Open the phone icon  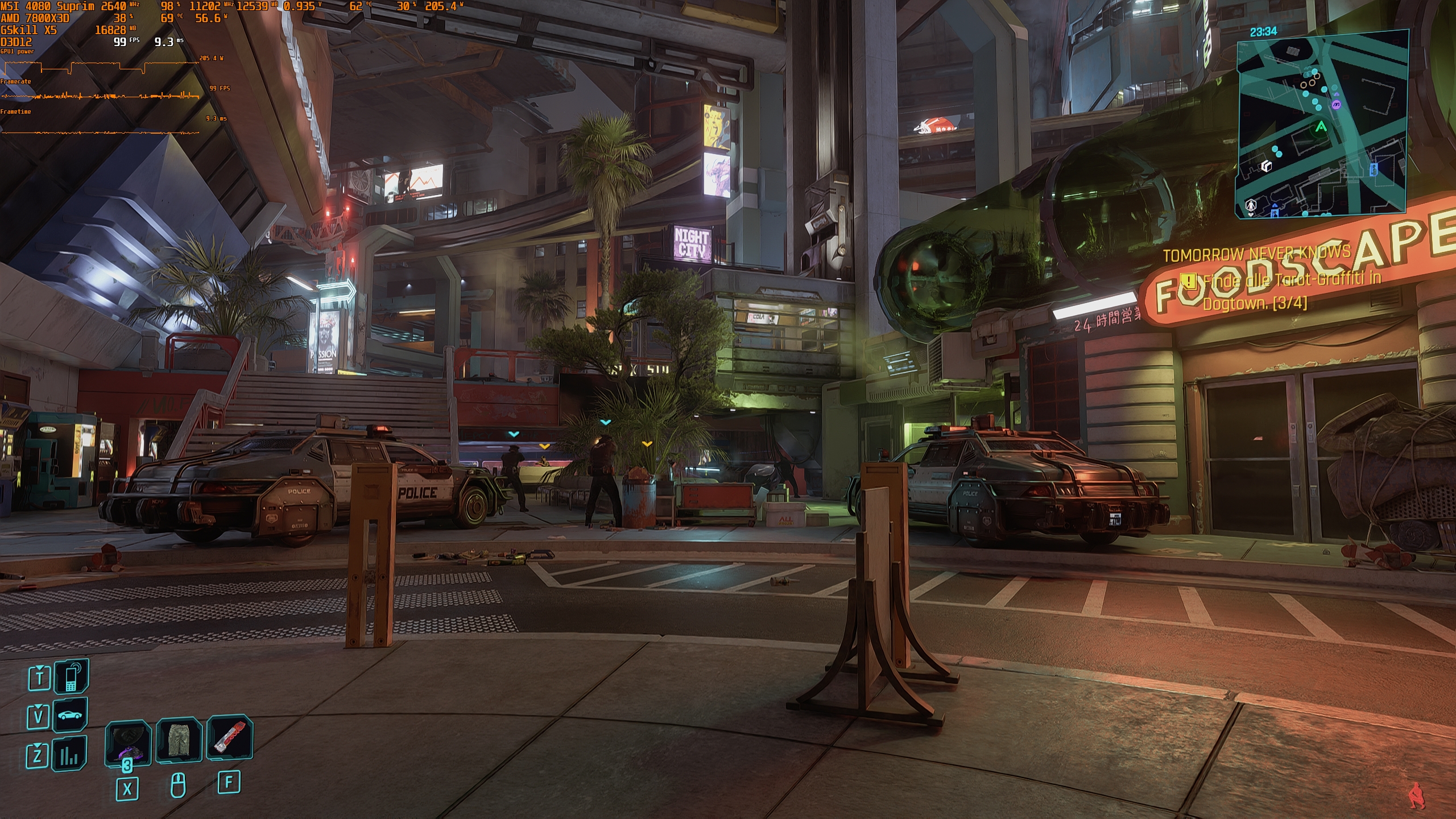(x=72, y=677)
